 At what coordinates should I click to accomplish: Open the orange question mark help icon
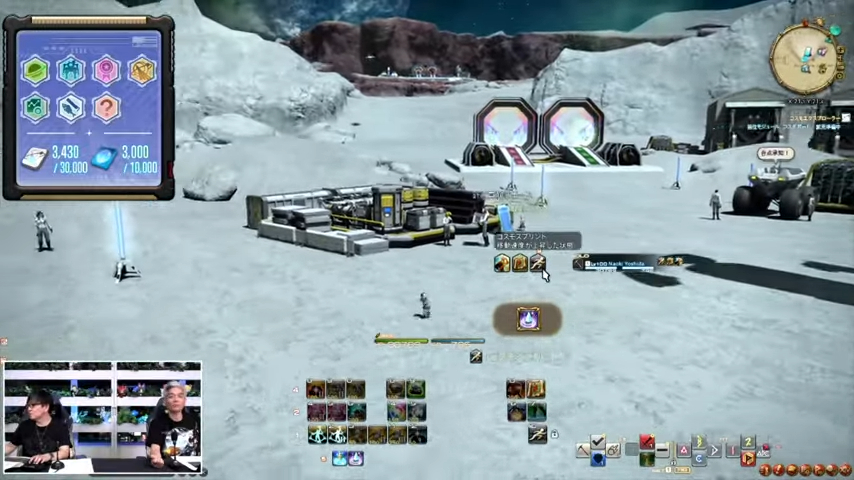pos(106,106)
